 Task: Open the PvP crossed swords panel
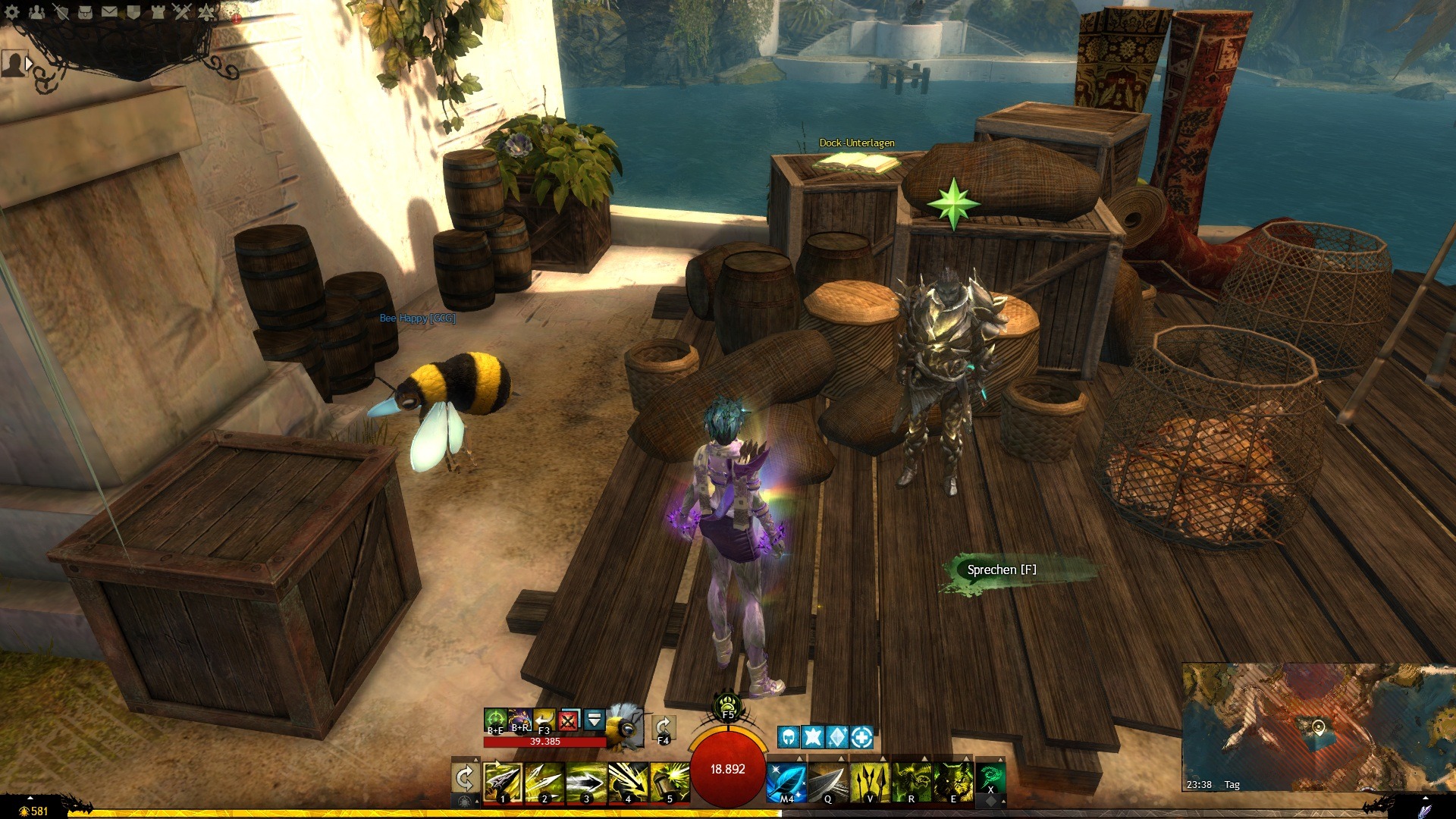182,11
